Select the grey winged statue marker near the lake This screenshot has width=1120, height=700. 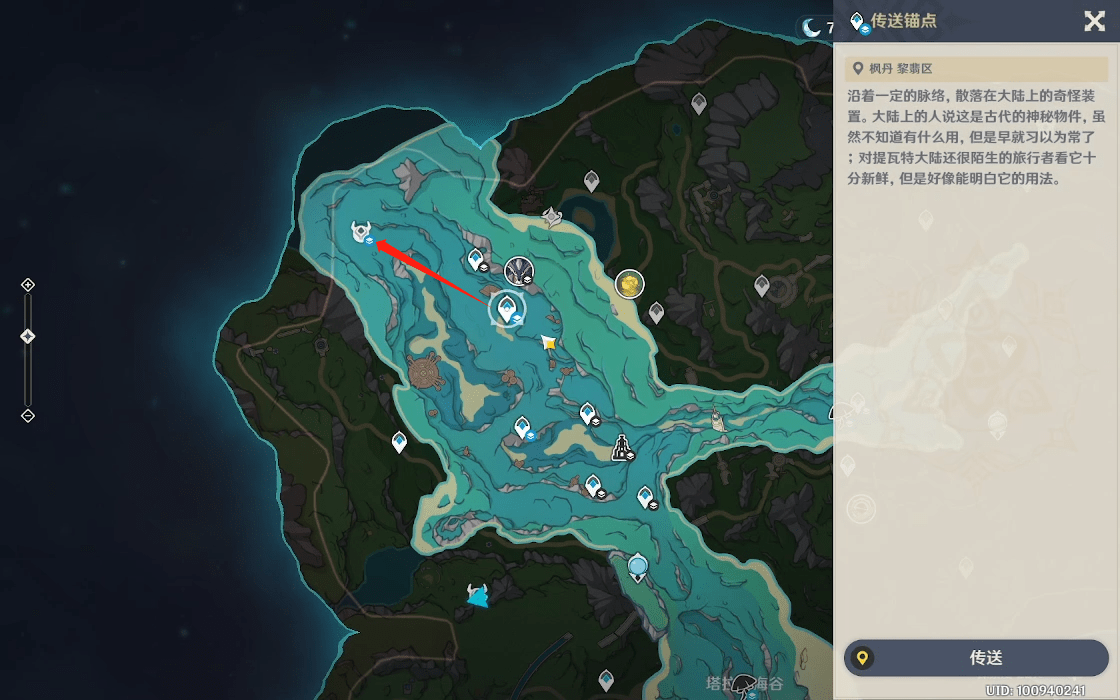pos(551,216)
